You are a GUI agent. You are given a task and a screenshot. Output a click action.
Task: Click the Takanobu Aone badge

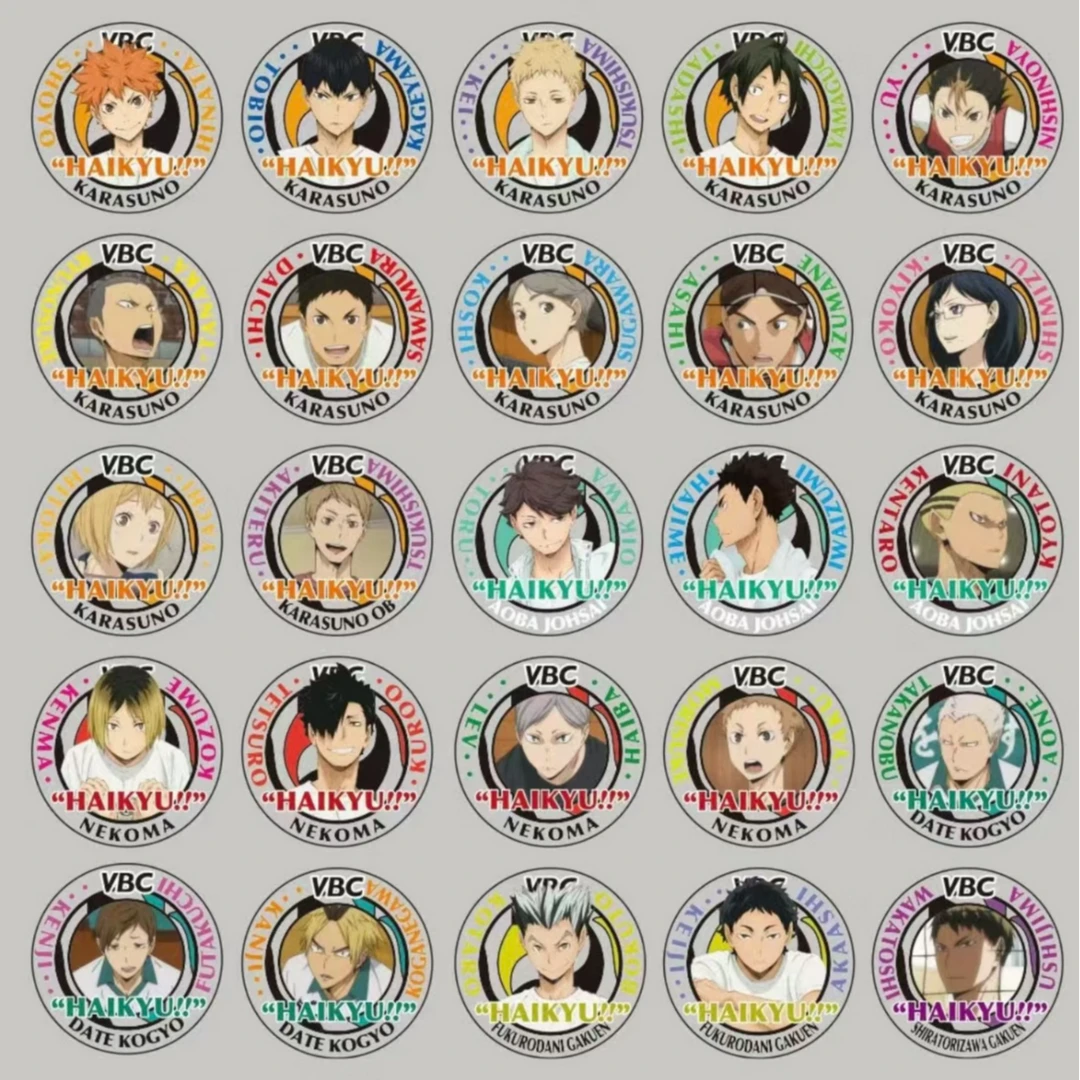click(967, 750)
